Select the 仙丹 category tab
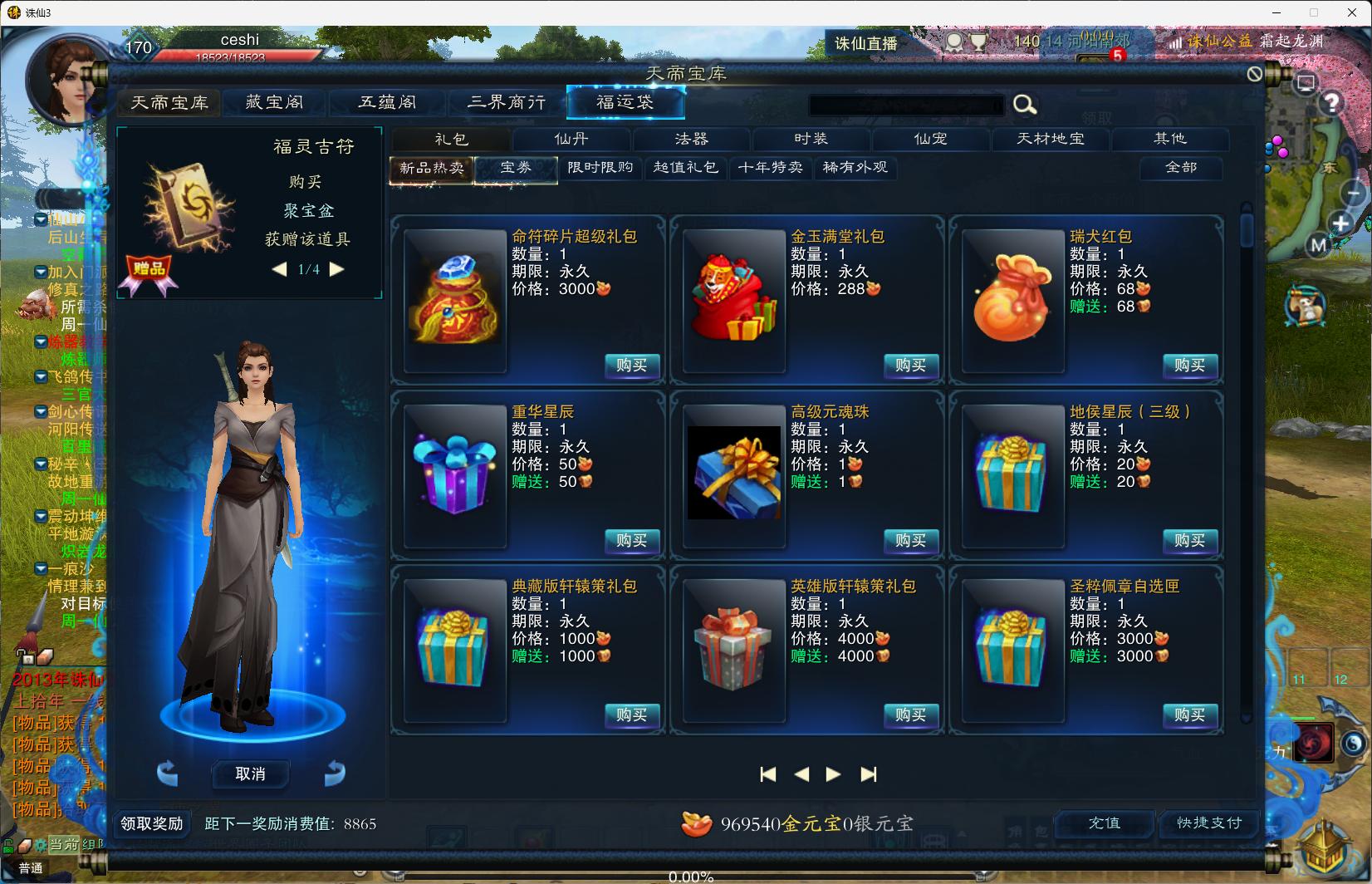The height and width of the screenshot is (884, 1372). click(x=571, y=139)
